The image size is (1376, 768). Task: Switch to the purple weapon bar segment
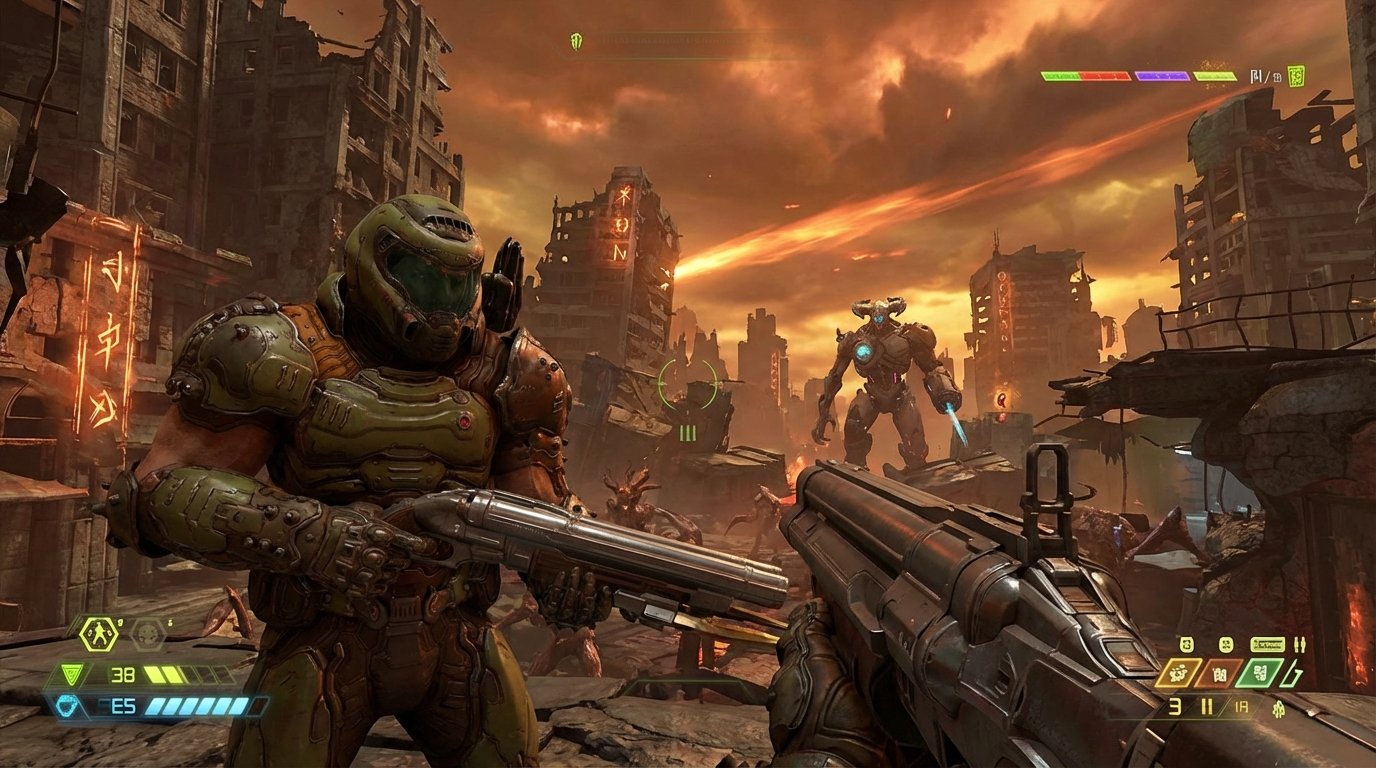[1162, 76]
